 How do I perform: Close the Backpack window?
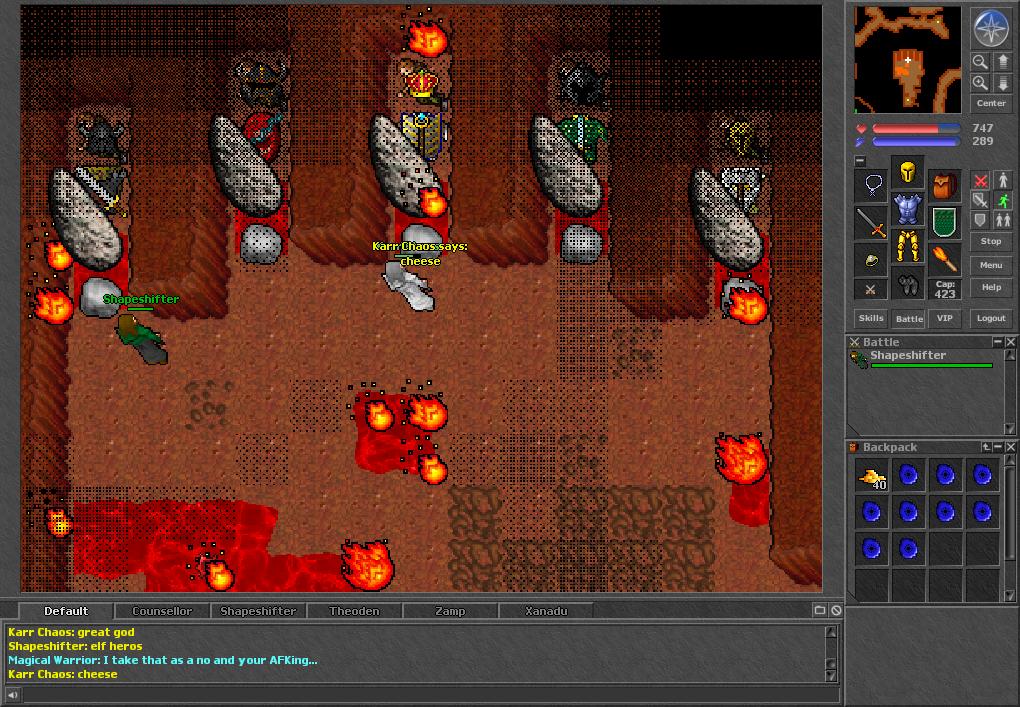(1011, 447)
